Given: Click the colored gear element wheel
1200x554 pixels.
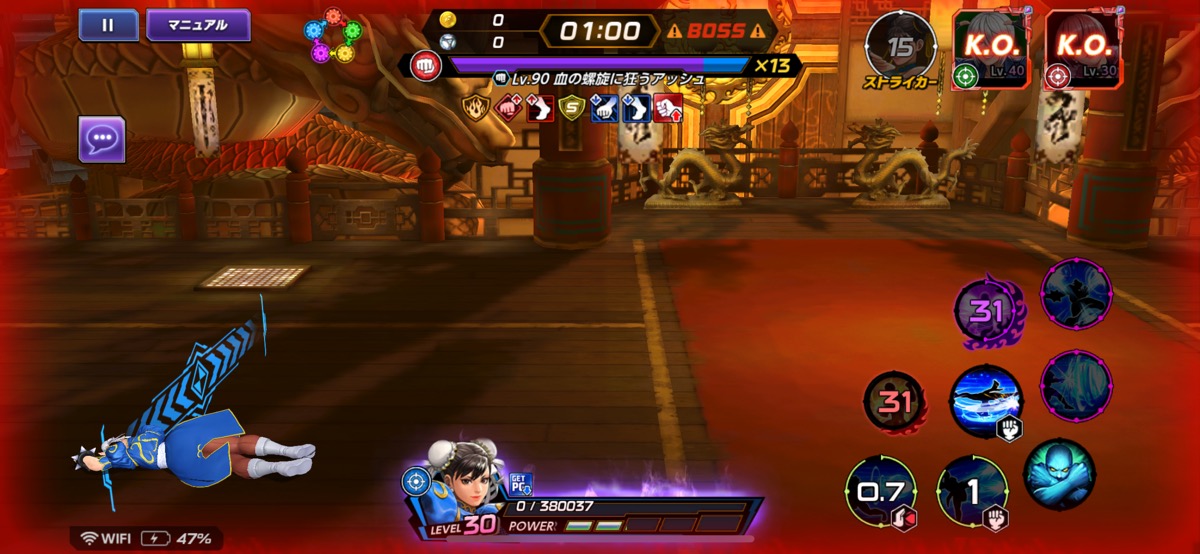Looking at the screenshot, I should coord(334,38).
